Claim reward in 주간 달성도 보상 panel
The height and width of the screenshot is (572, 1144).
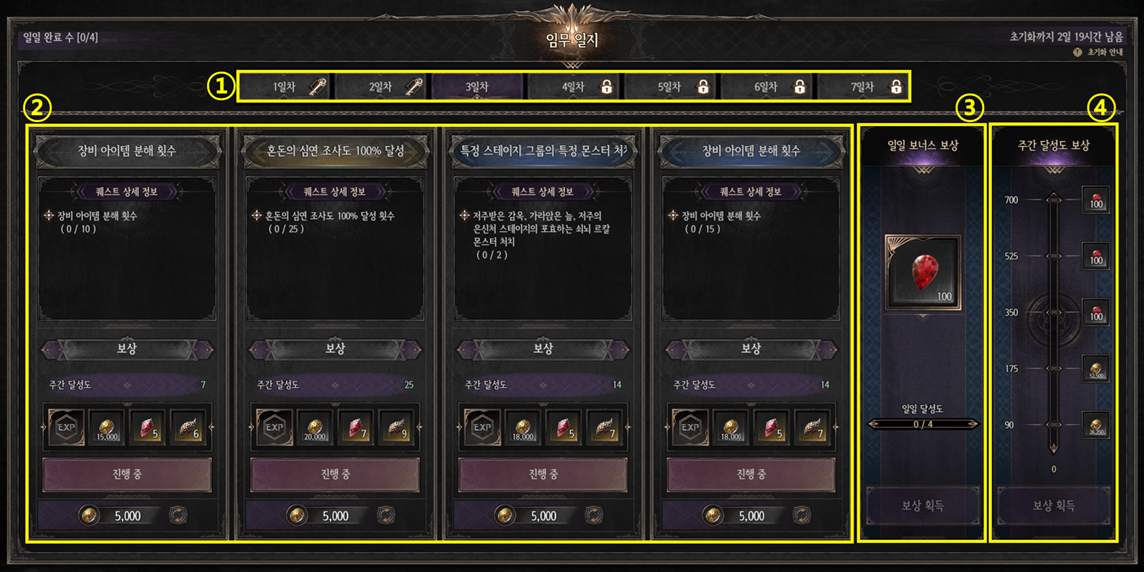[x=1053, y=506]
